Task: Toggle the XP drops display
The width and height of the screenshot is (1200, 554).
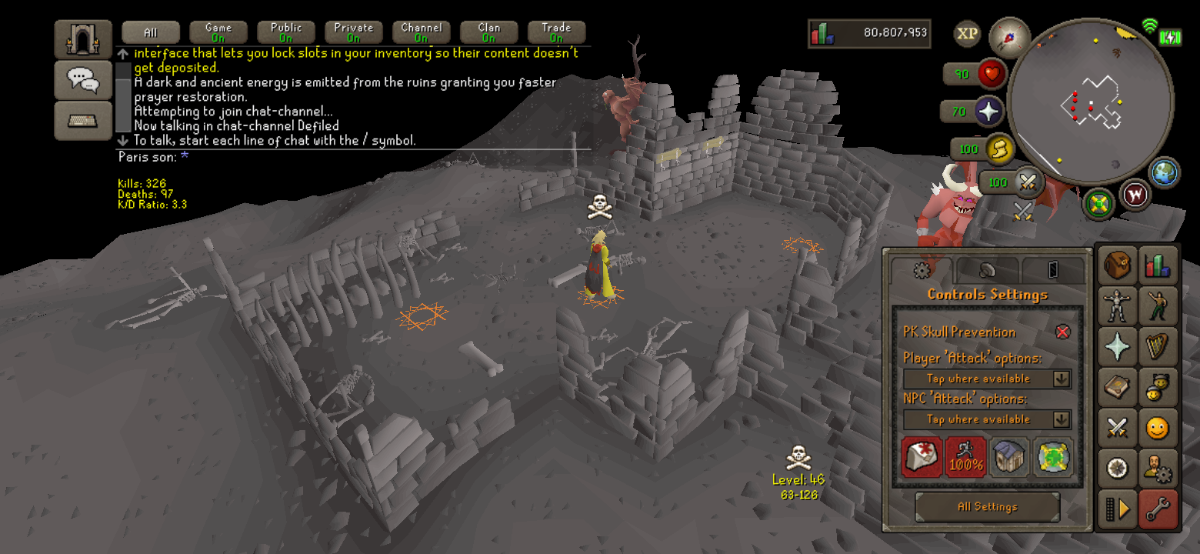Action: click(x=967, y=34)
